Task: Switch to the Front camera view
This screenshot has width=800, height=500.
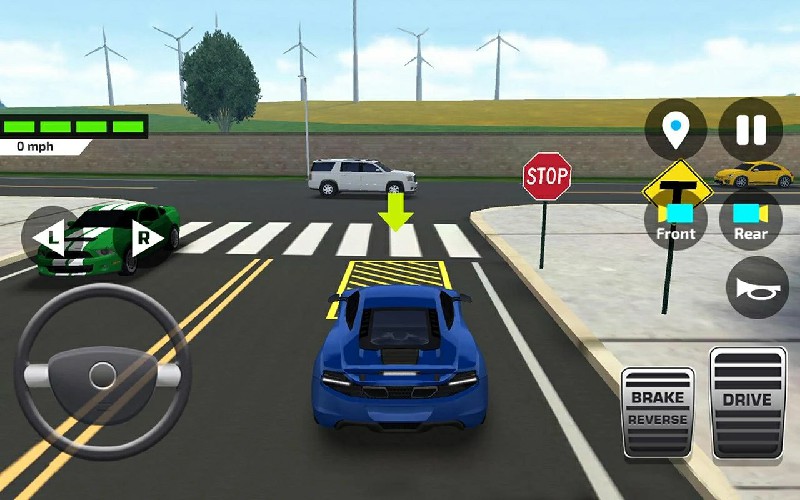Action: coord(676,221)
